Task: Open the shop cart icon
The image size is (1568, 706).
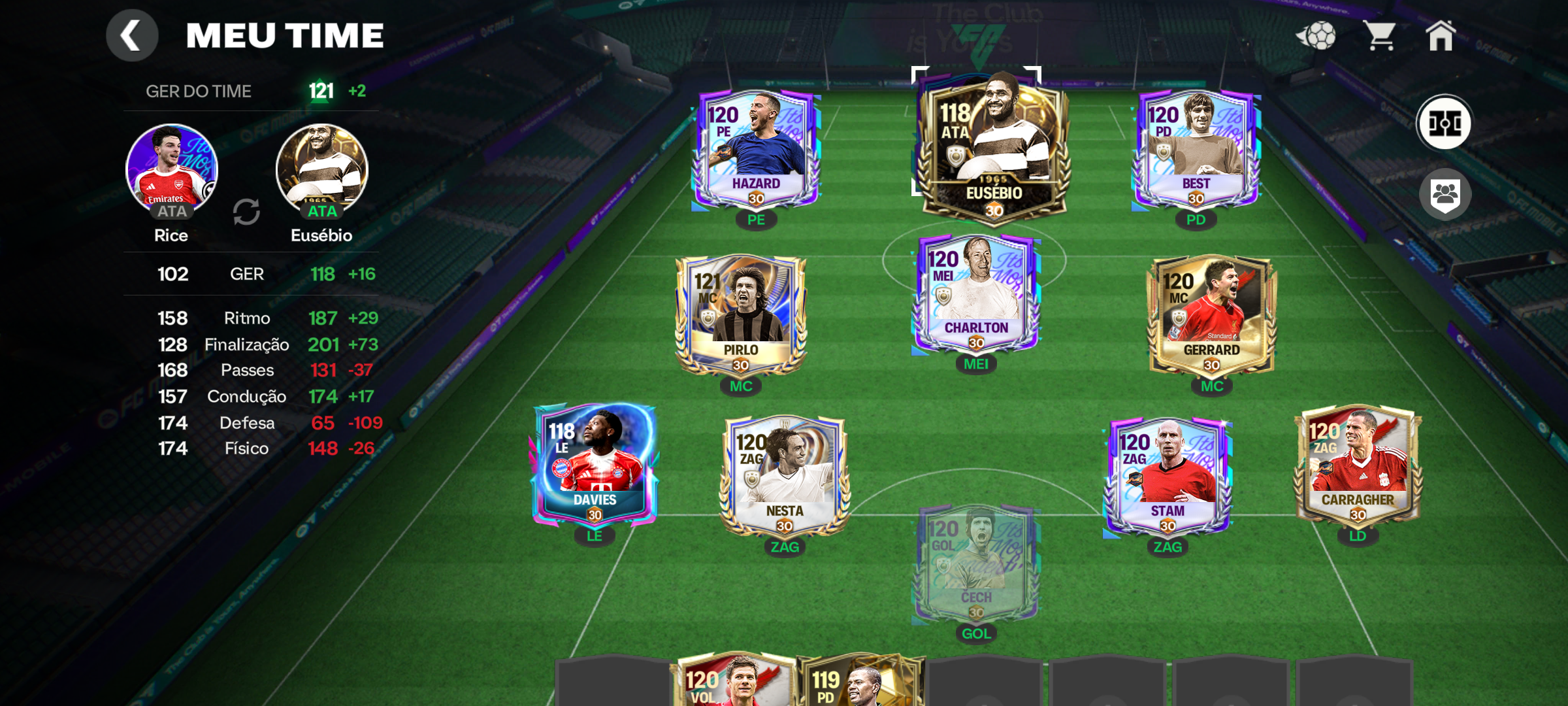Action: pos(1379,35)
